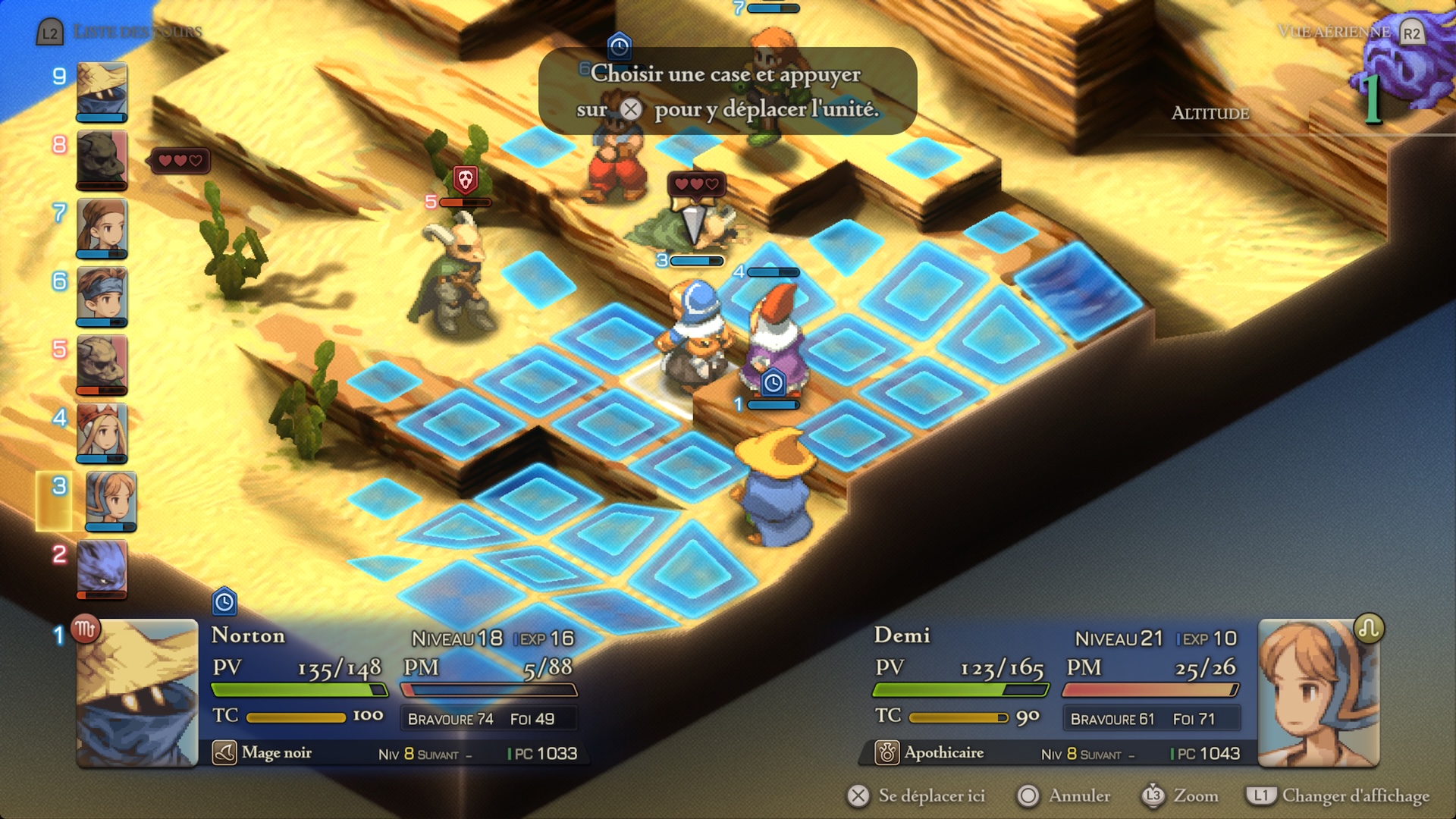Select Demi's highlighted turn 3 portrait
This screenshot has width=1456, height=819.
point(111,500)
